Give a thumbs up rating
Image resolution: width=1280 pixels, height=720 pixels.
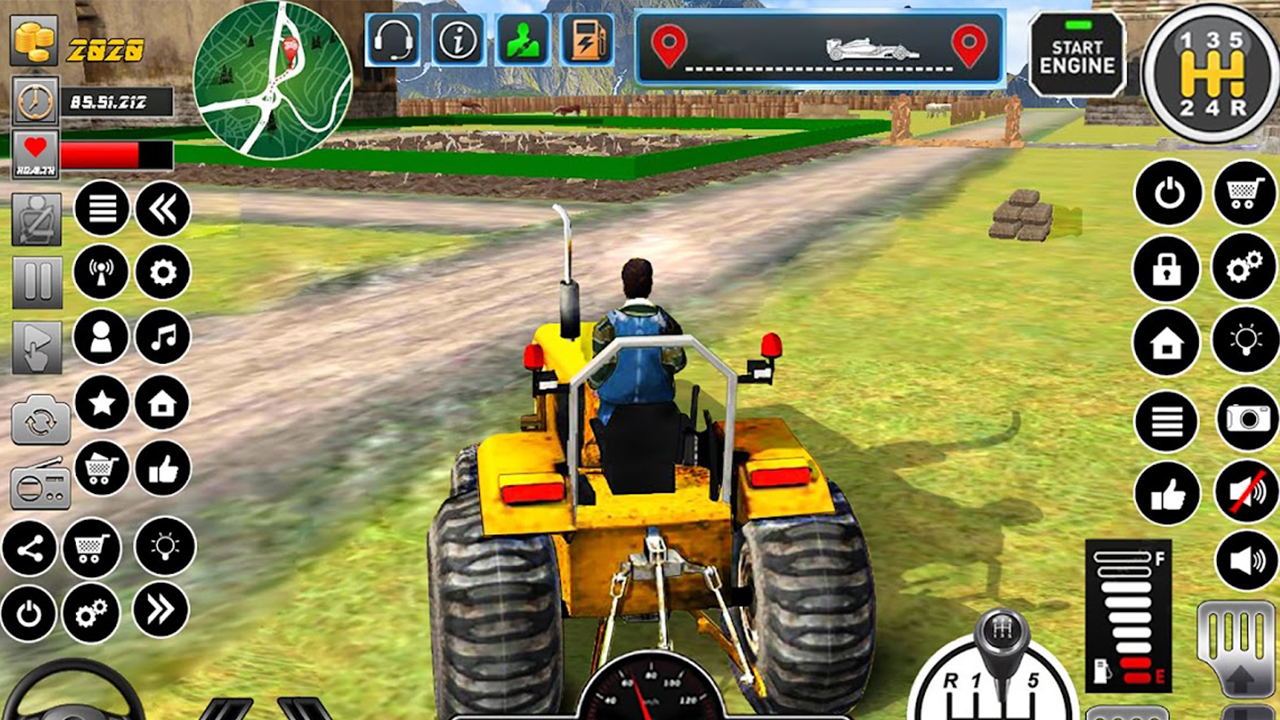(x=1167, y=491)
